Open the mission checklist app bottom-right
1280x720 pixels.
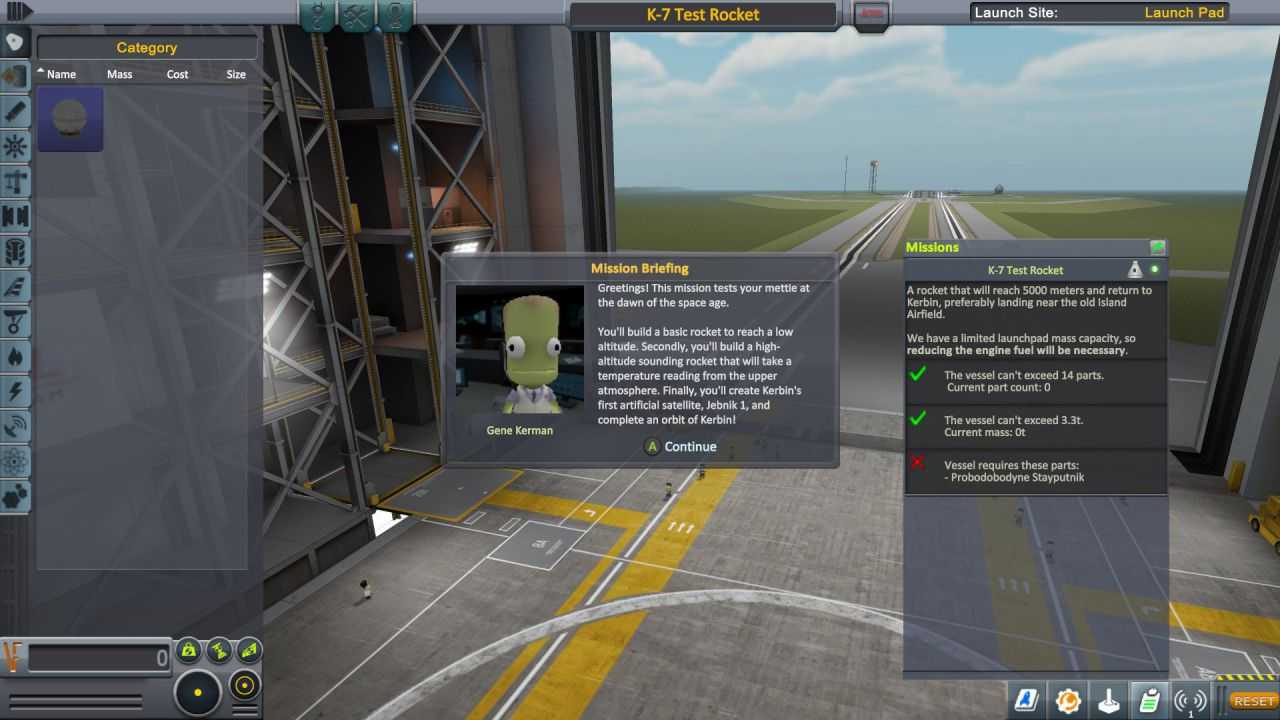[x=1148, y=702]
